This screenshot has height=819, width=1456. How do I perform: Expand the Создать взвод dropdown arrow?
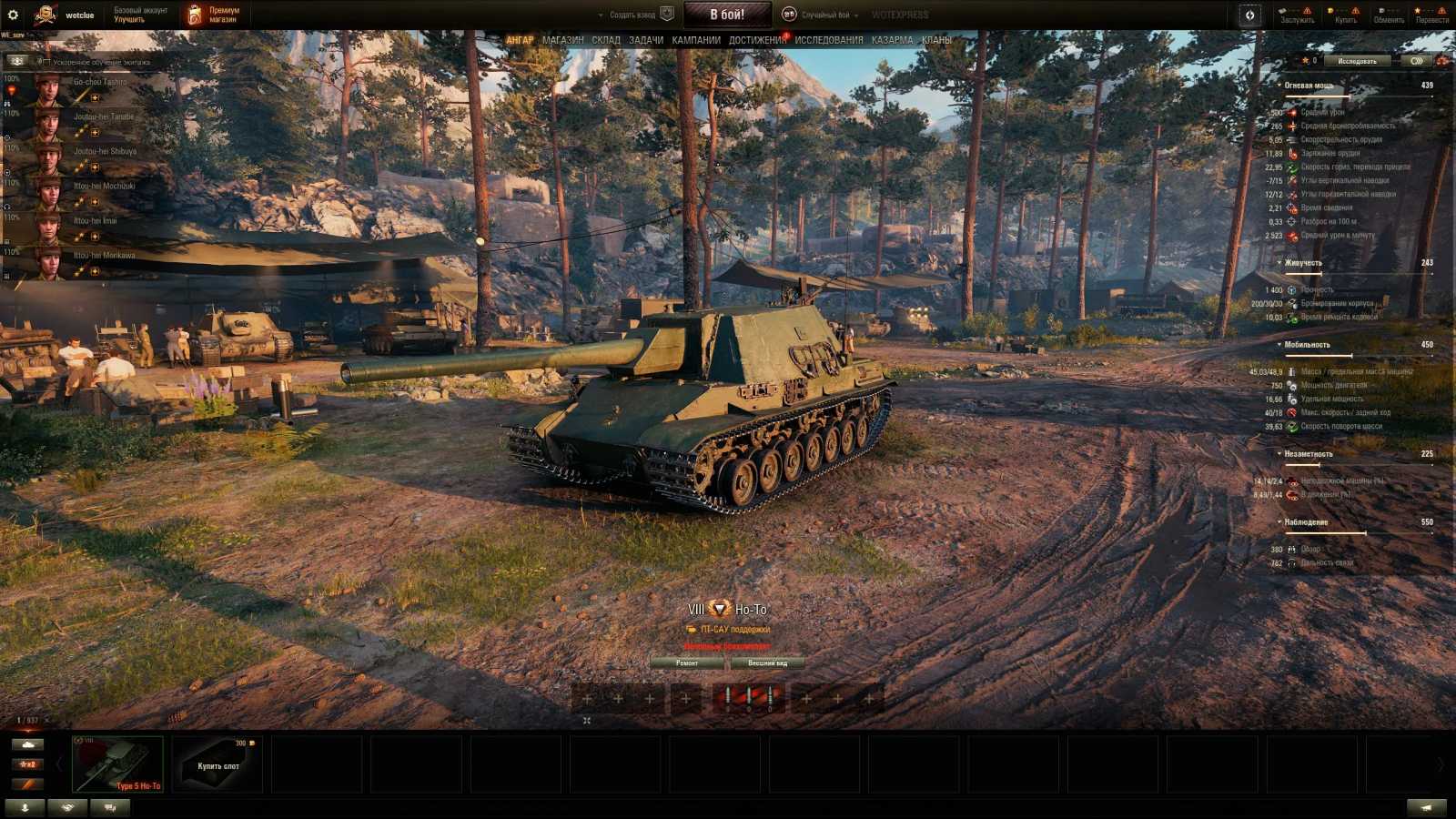tap(601, 14)
